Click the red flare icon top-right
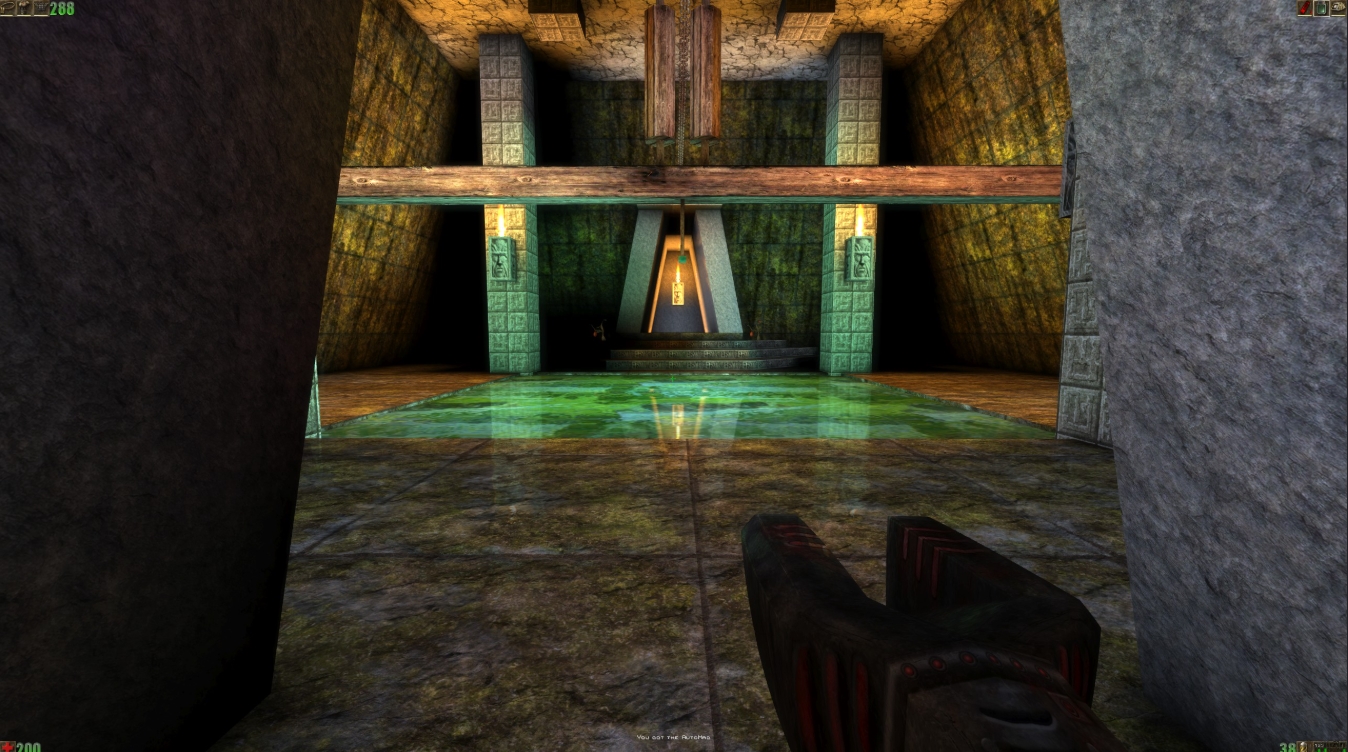Viewport: 1348px width, 752px height. point(1305,8)
